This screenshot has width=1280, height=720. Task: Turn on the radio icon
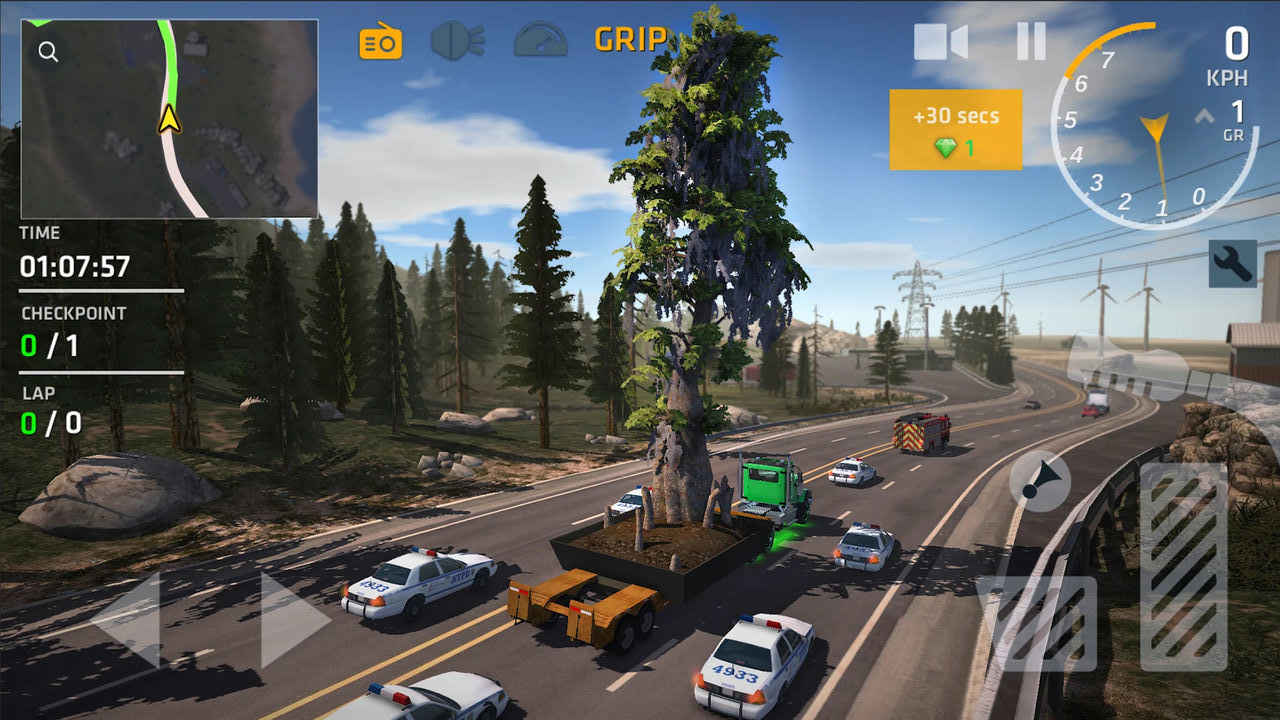tap(380, 41)
